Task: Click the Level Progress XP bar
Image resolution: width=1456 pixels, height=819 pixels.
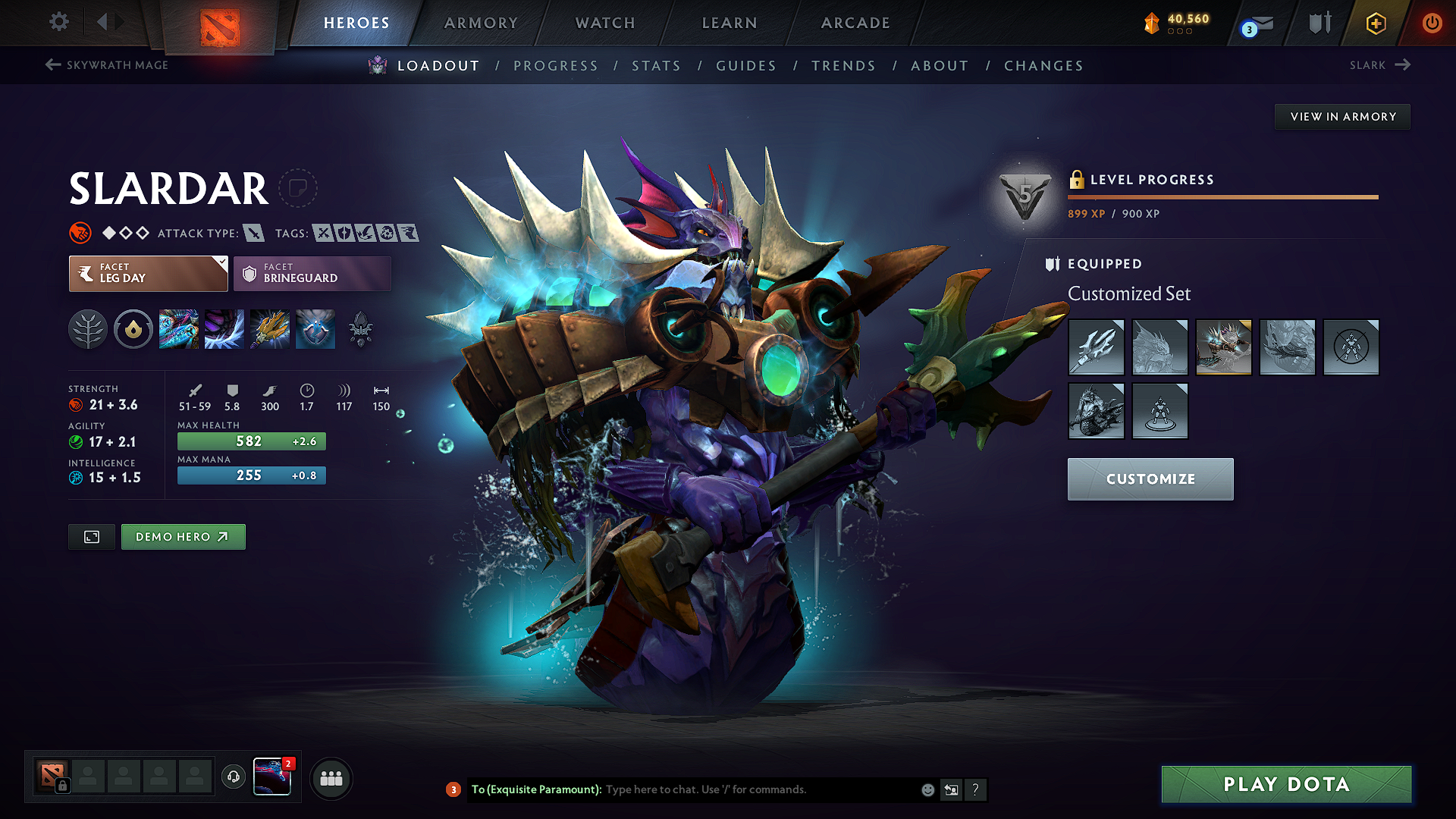Action: (x=1222, y=196)
